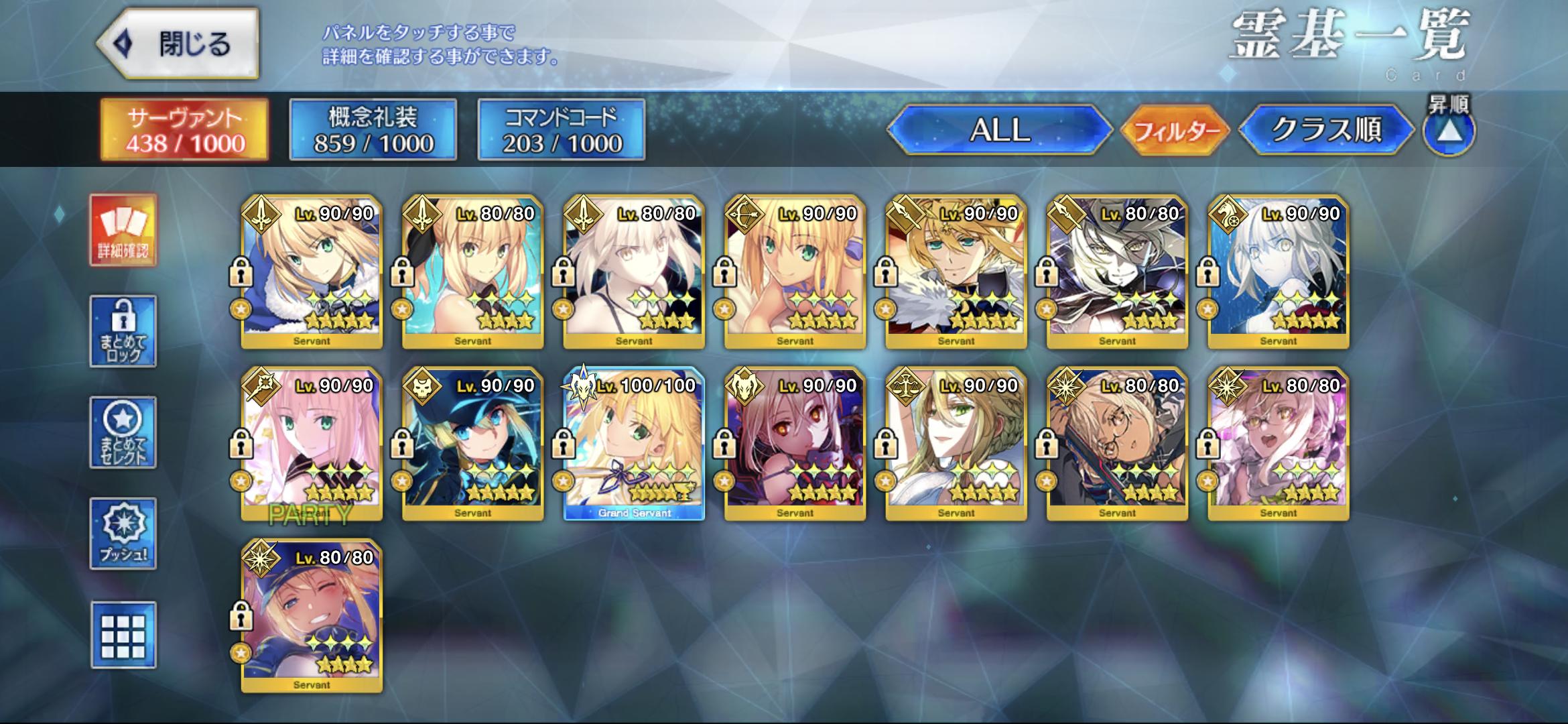Image resolution: width=1568 pixels, height=724 pixels.
Task: Select the ALL class filter button
Action: pos(999,130)
